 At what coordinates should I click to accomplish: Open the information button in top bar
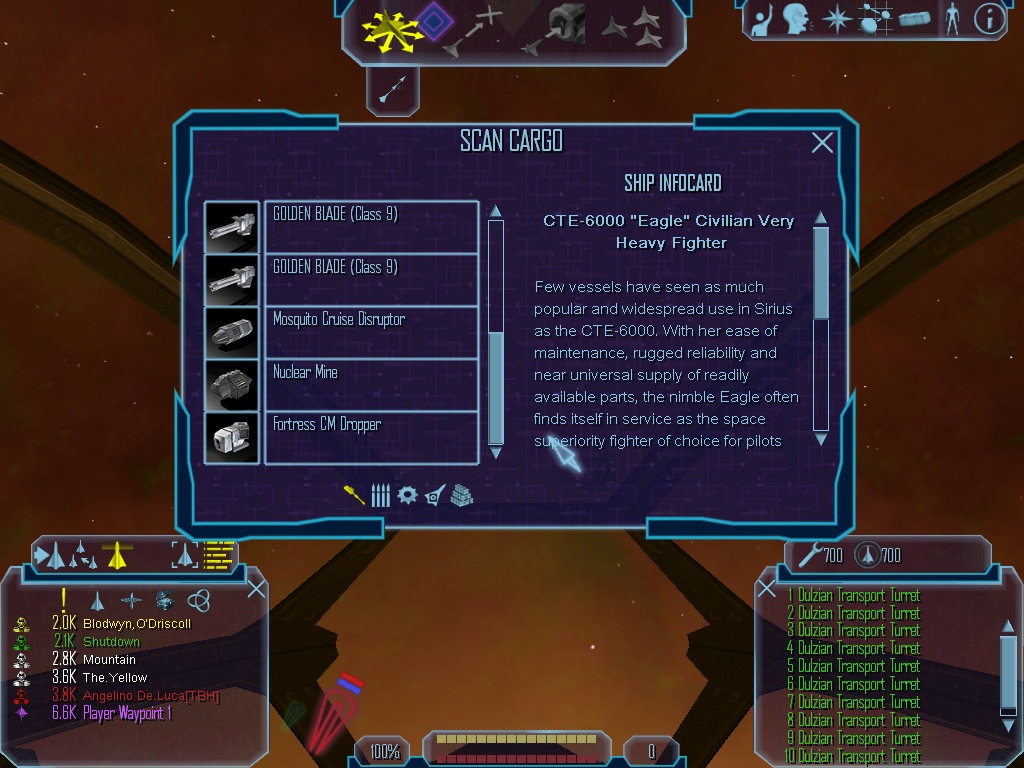pyautogui.click(x=989, y=19)
